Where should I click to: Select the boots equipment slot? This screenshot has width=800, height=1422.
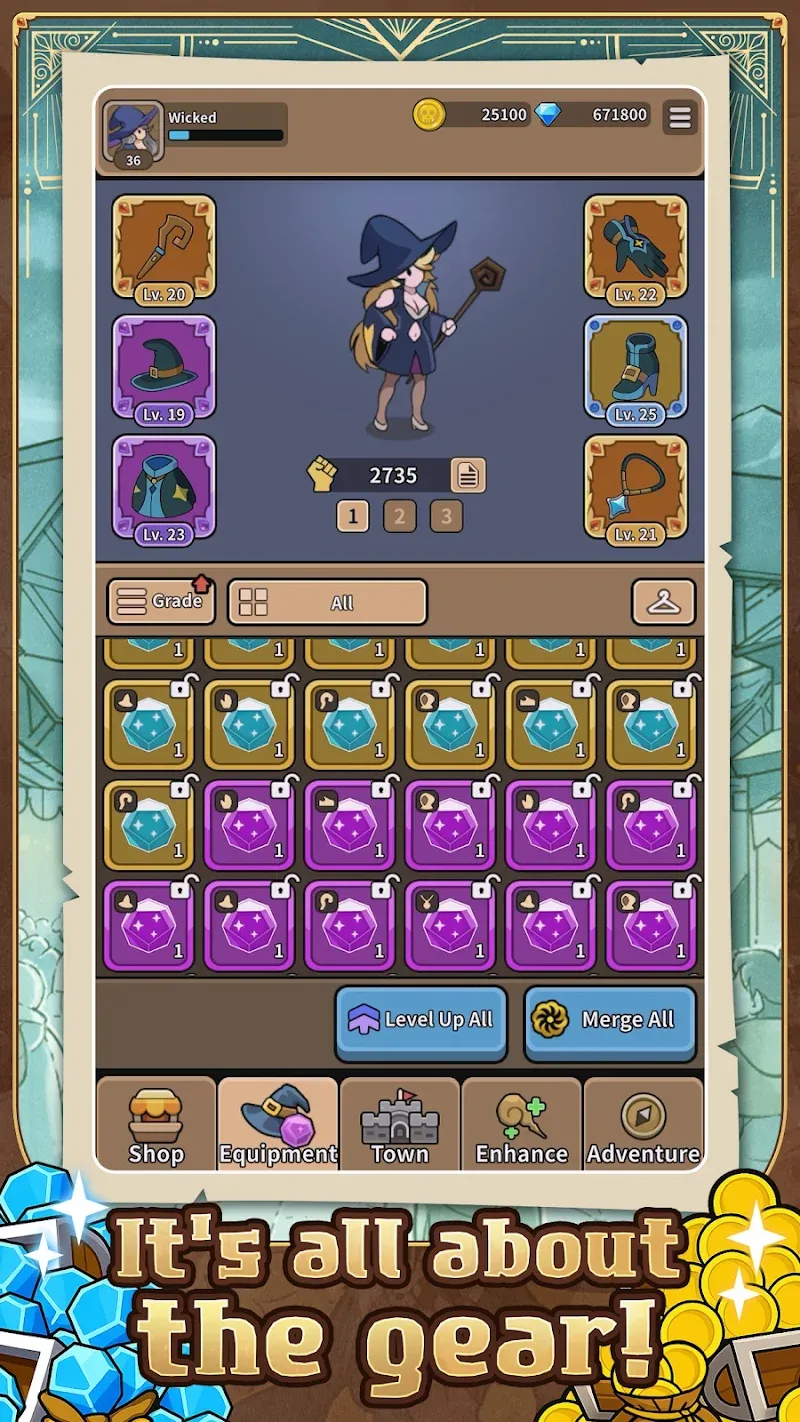click(636, 368)
